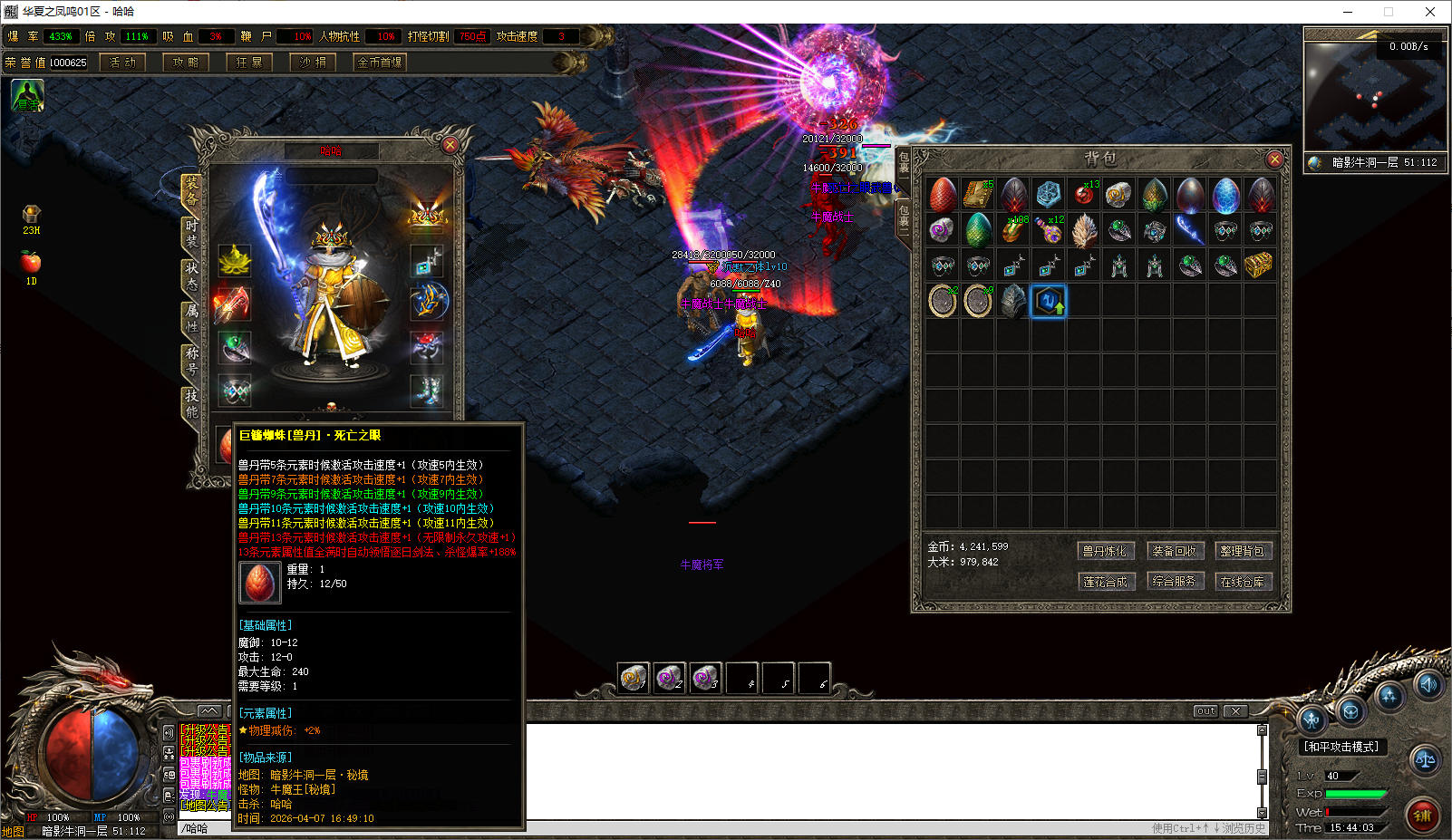This screenshot has width=1452, height=840.
Task: Maximize the game window
Action: [x=1388, y=12]
